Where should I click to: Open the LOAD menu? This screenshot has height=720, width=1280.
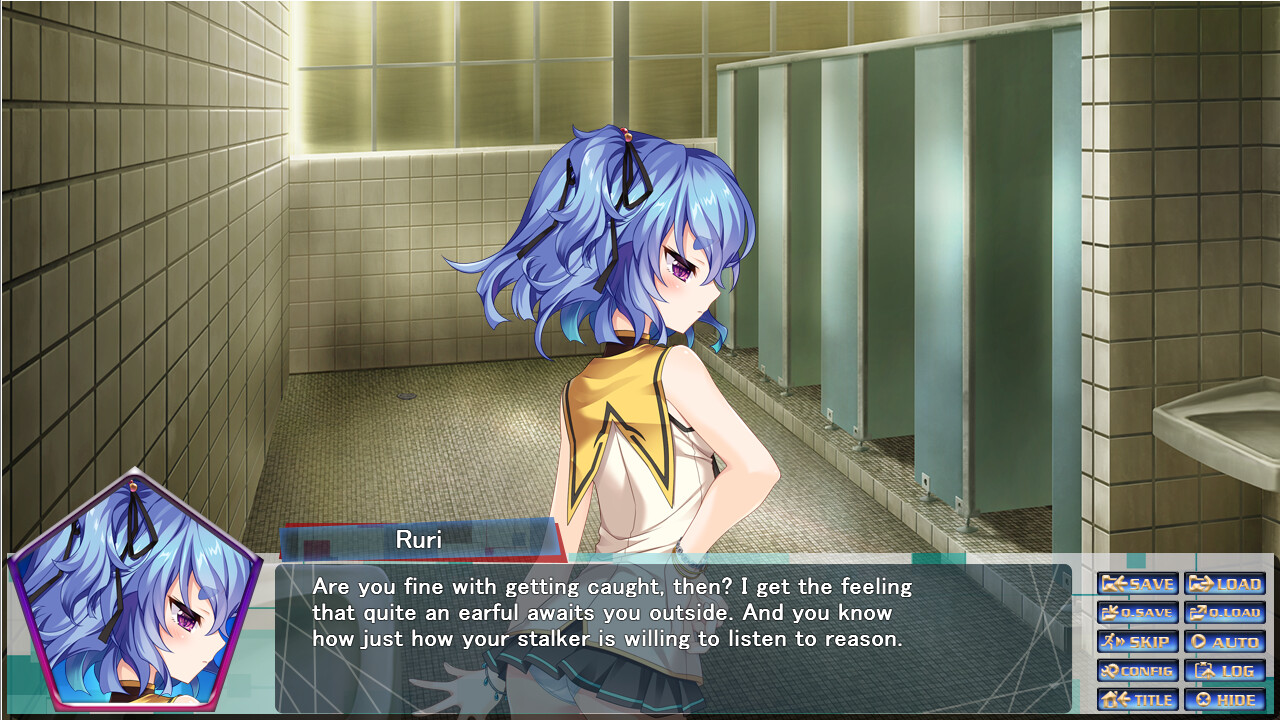tap(1225, 584)
